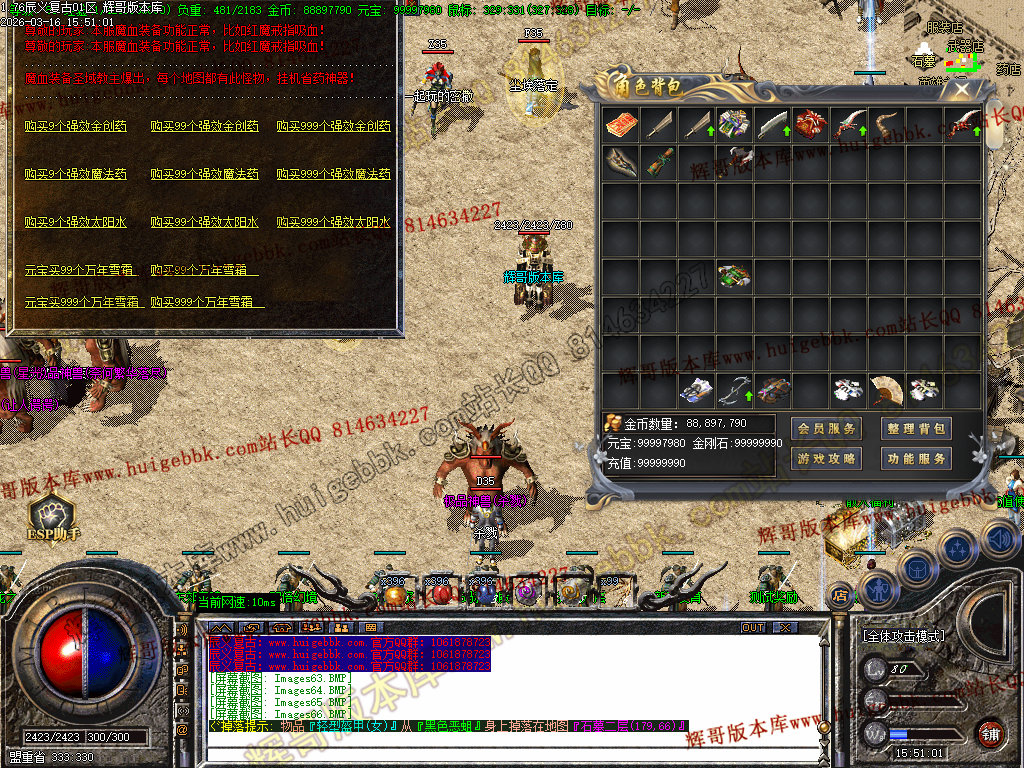Buy 9 强效金创药 potions
This screenshot has height=768, width=1024.
(x=76, y=127)
